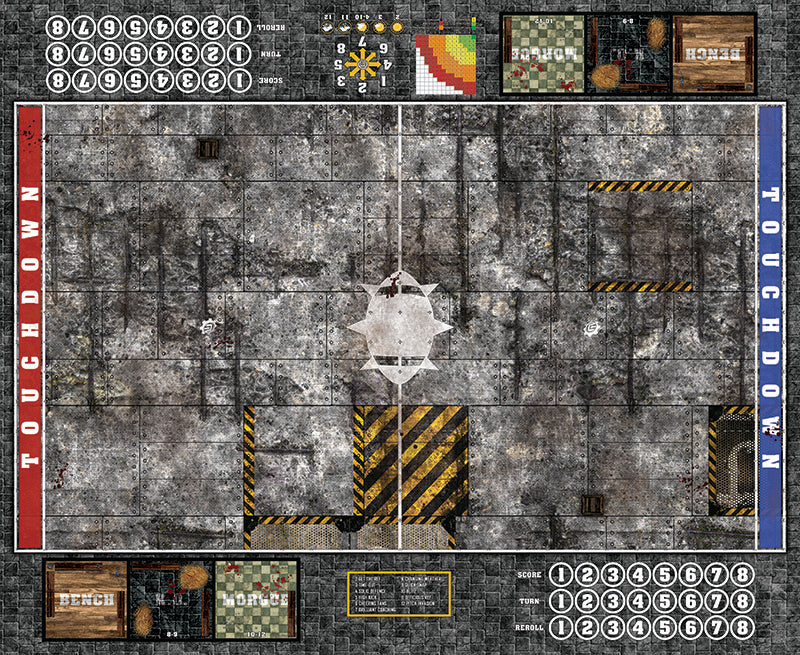Choose 2 on the upright Reroll track
The height and width of the screenshot is (655, 800).
[586, 625]
